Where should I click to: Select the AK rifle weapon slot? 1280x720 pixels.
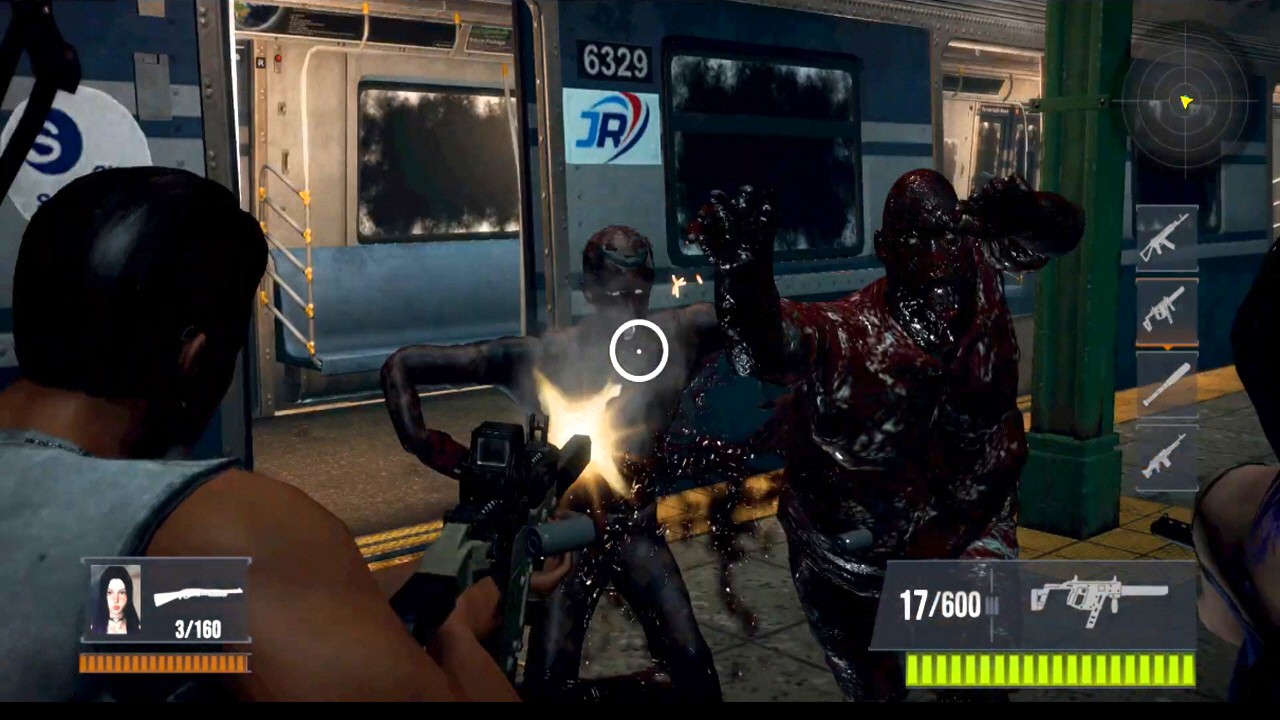click(1167, 238)
